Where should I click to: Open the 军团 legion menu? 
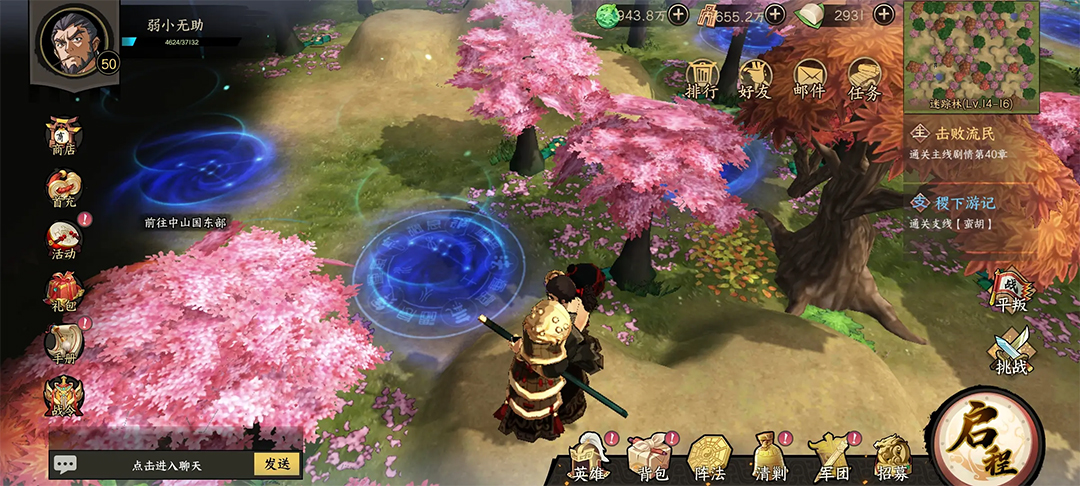click(x=828, y=459)
